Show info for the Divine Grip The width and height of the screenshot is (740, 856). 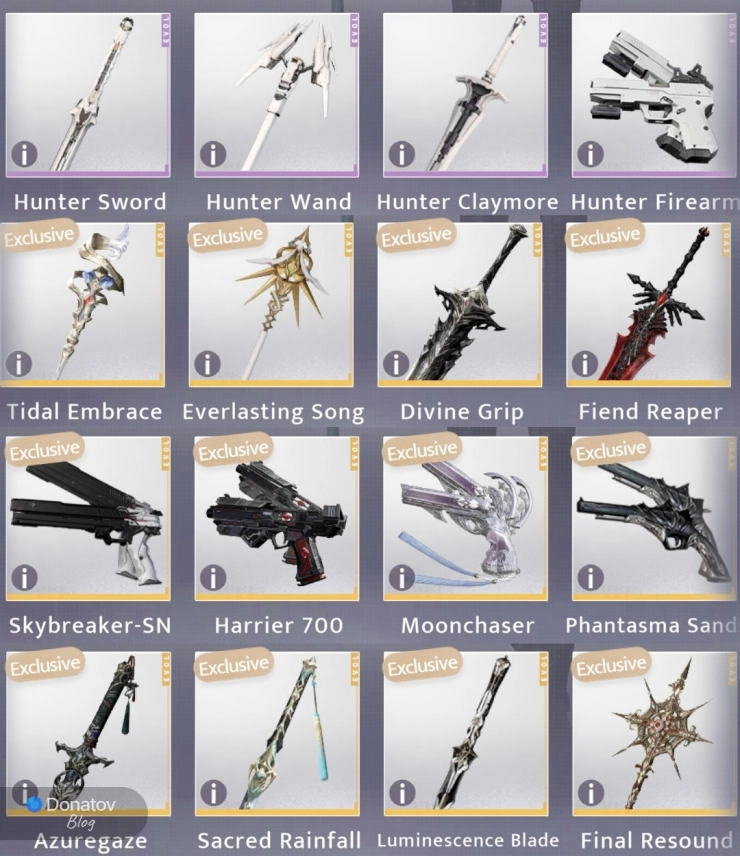(396, 364)
